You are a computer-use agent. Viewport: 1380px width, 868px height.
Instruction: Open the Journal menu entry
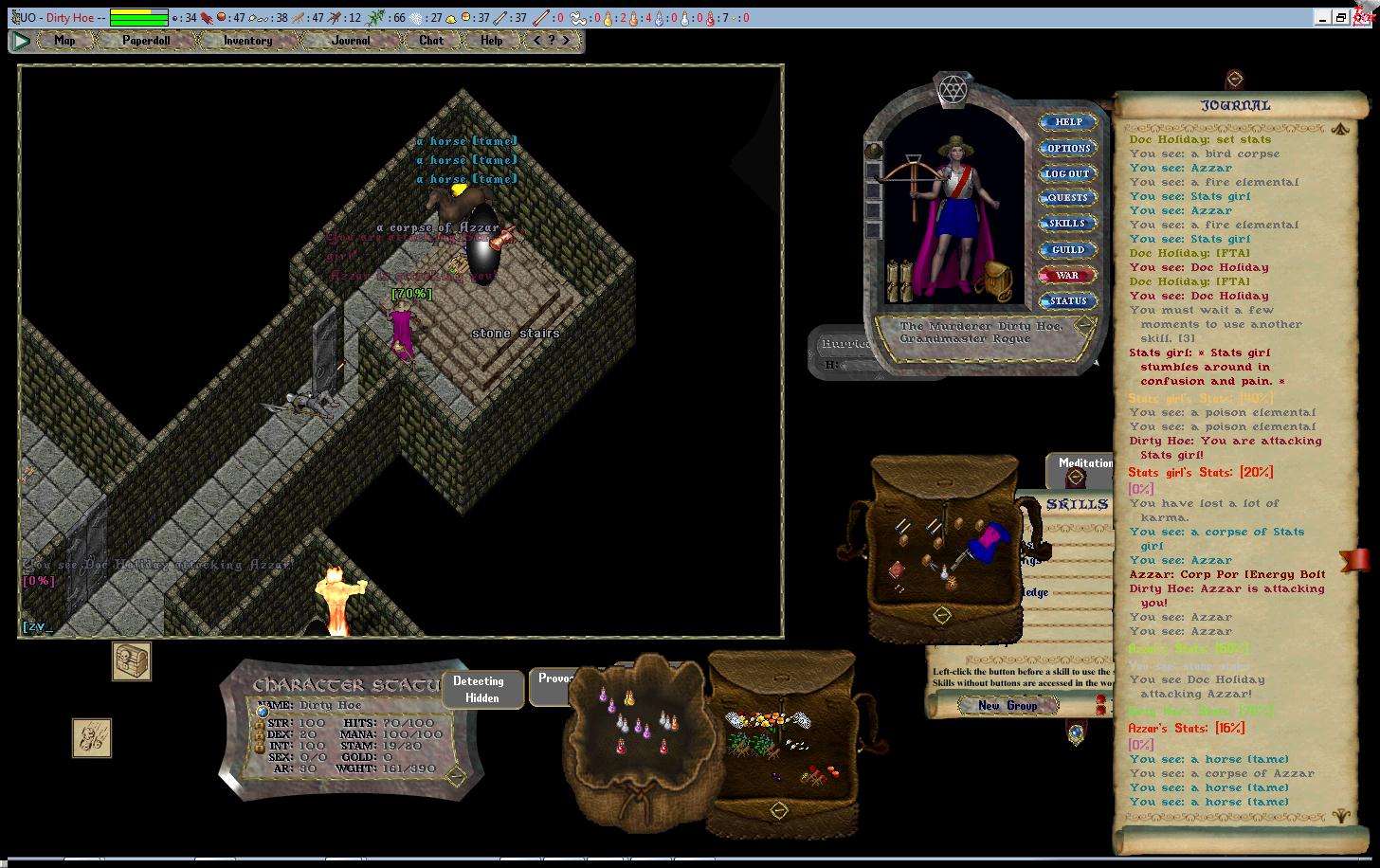point(351,41)
